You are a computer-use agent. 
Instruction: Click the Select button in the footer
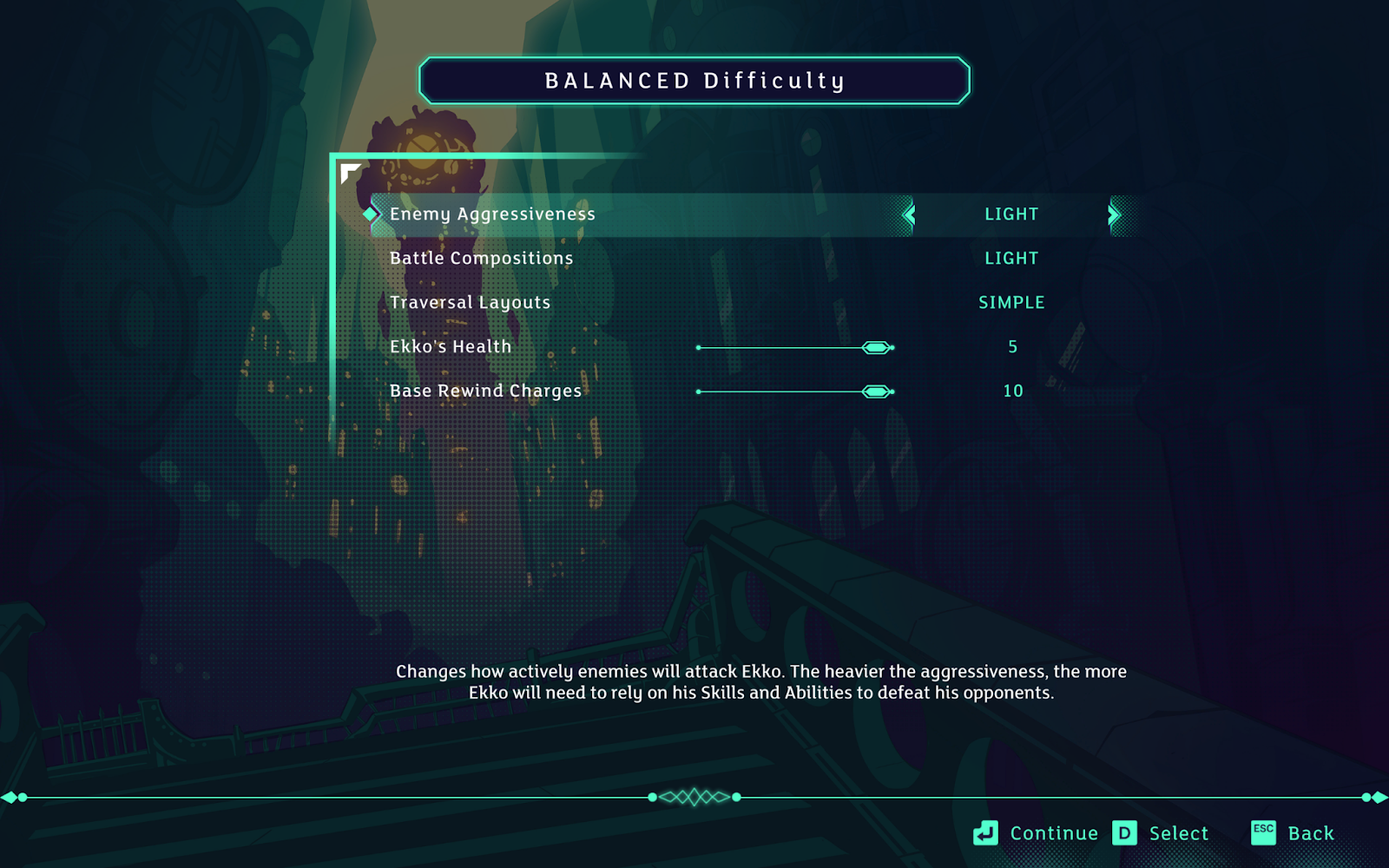tap(1161, 833)
